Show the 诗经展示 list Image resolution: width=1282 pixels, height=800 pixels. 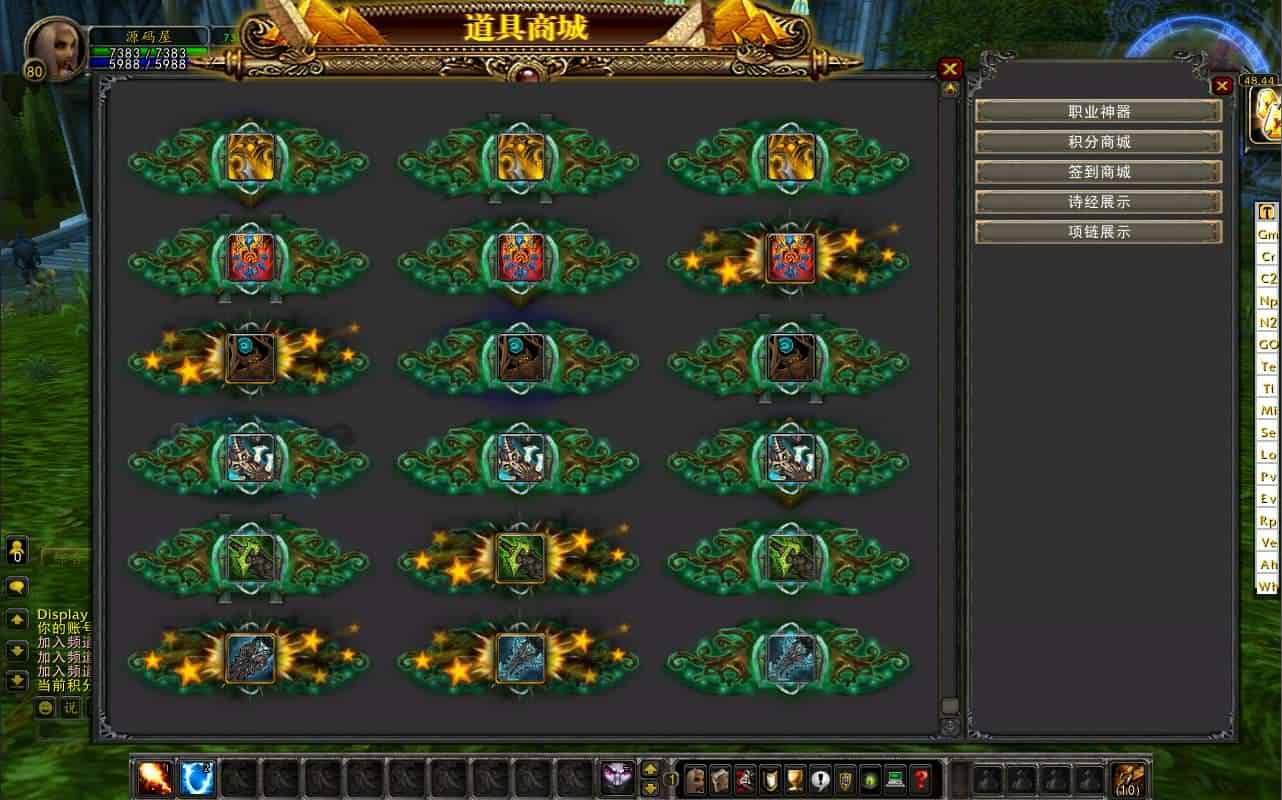pyautogui.click(x=1098, y=202)
